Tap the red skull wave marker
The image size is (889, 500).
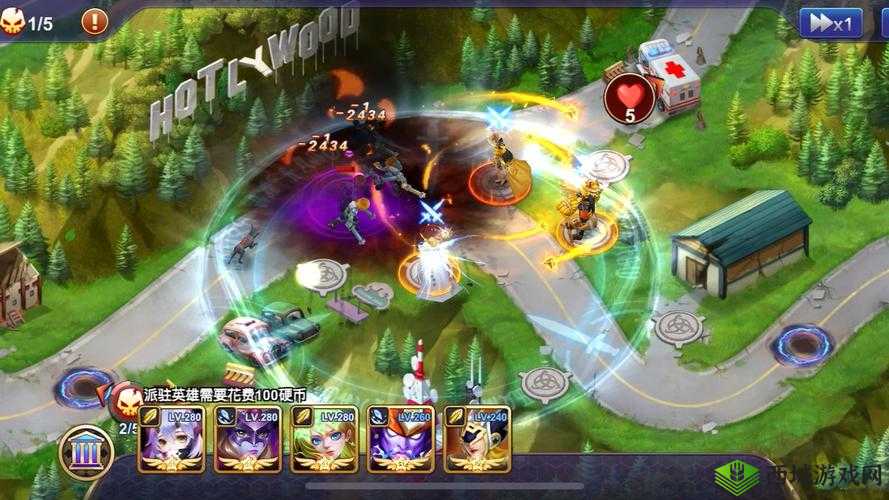point(127,400)
